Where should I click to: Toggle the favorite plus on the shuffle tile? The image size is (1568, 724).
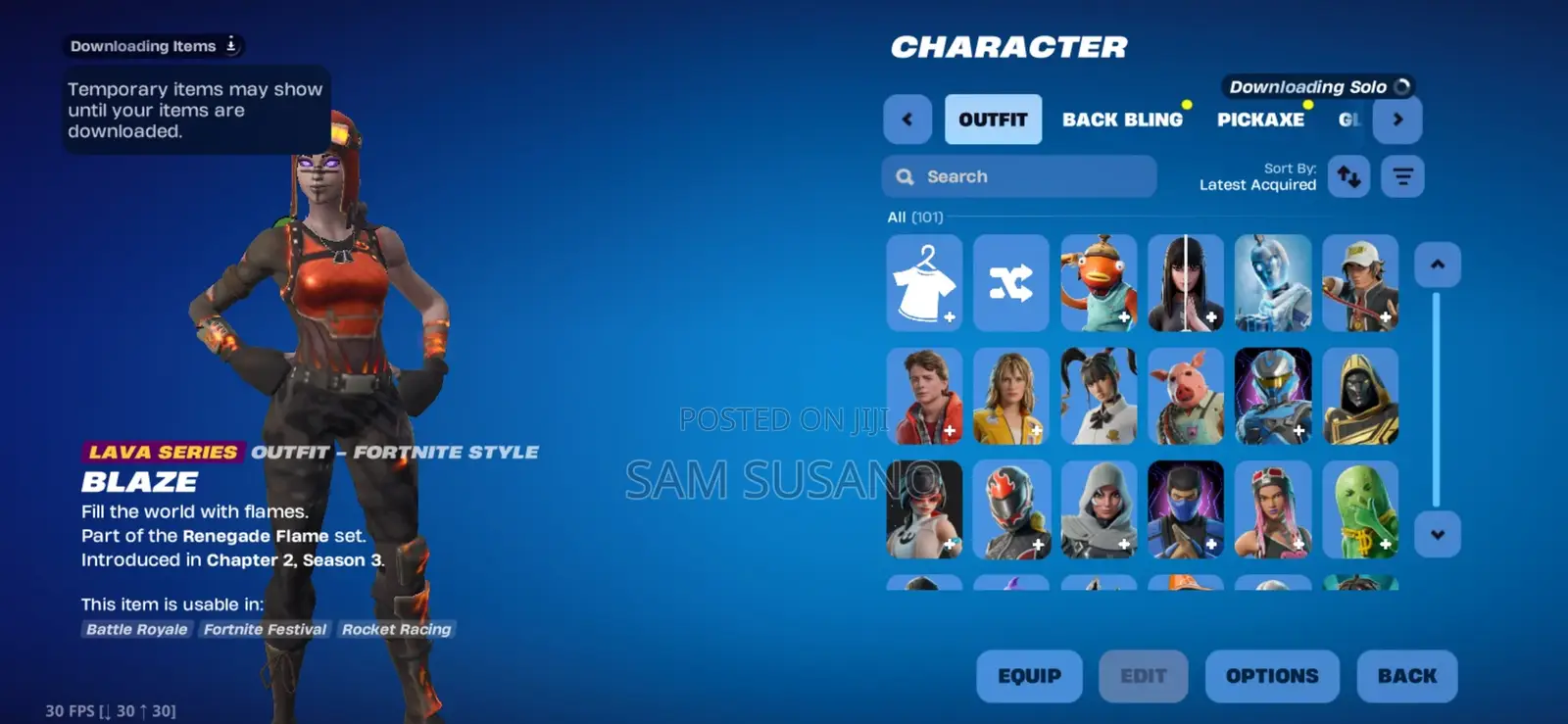pos(1036,315)
